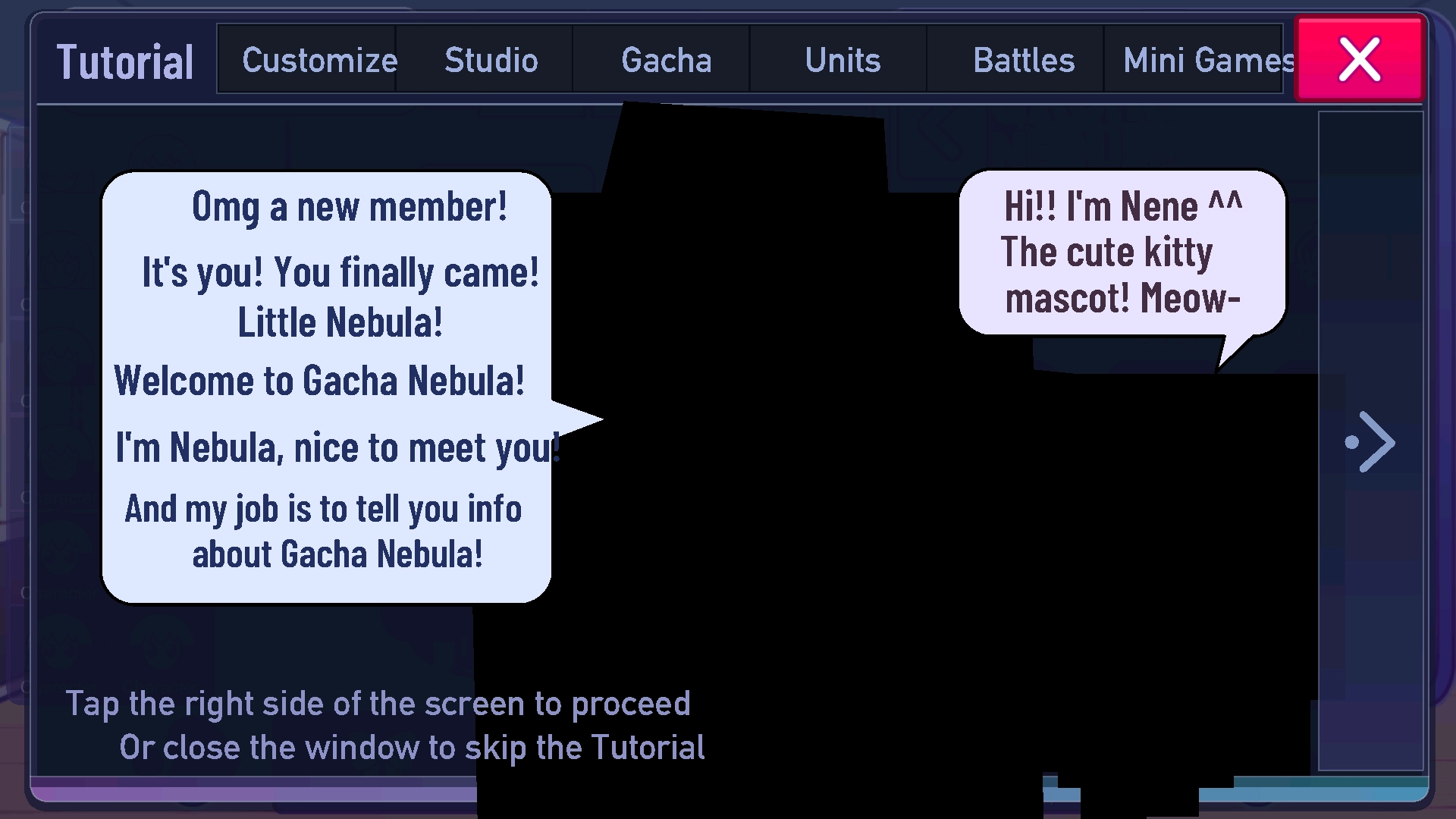Click the Tutorial title label
The image size is (1456, 819).
[x=125, y=61]
